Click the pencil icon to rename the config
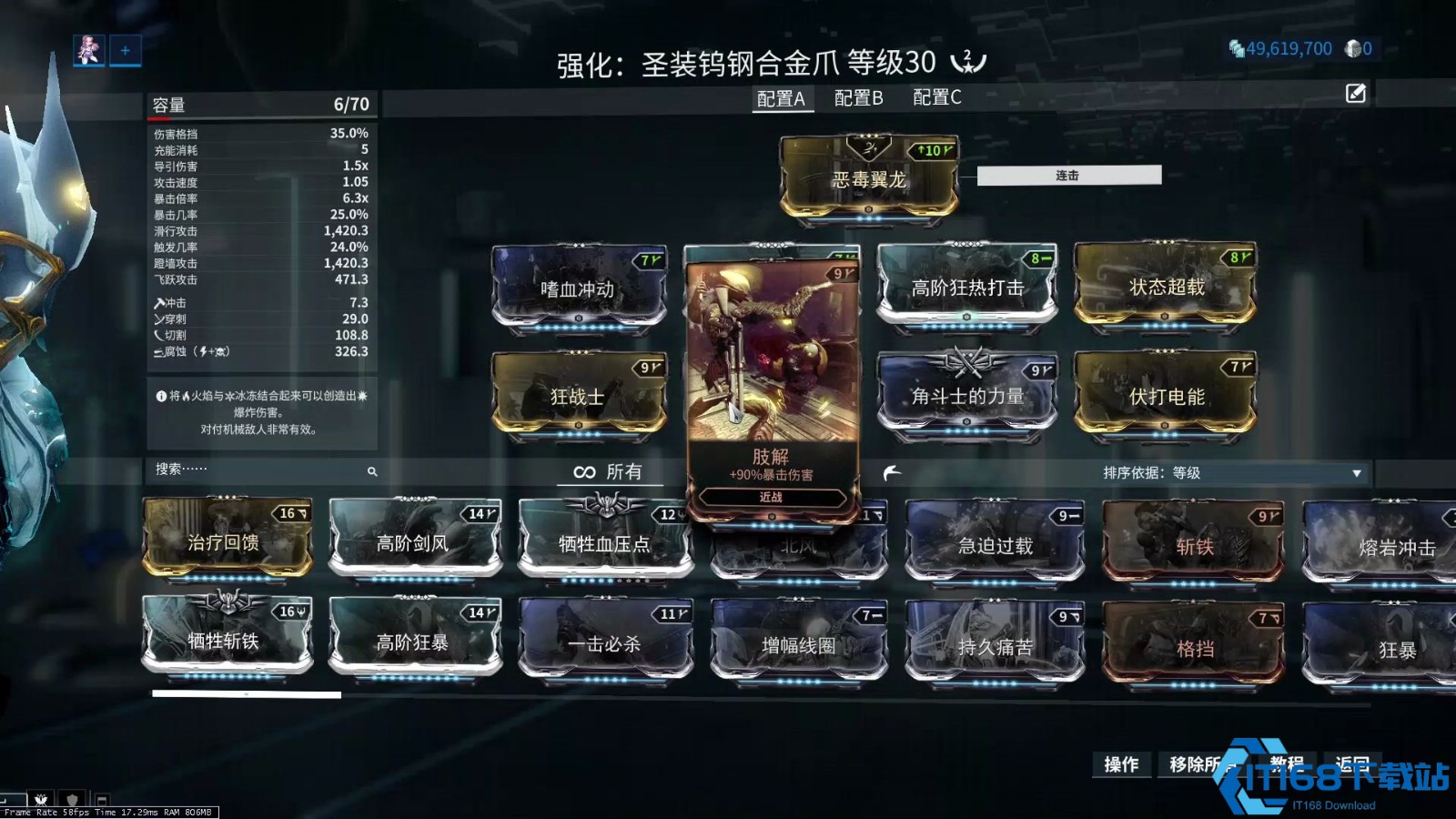 click(x=1356, y=92)
